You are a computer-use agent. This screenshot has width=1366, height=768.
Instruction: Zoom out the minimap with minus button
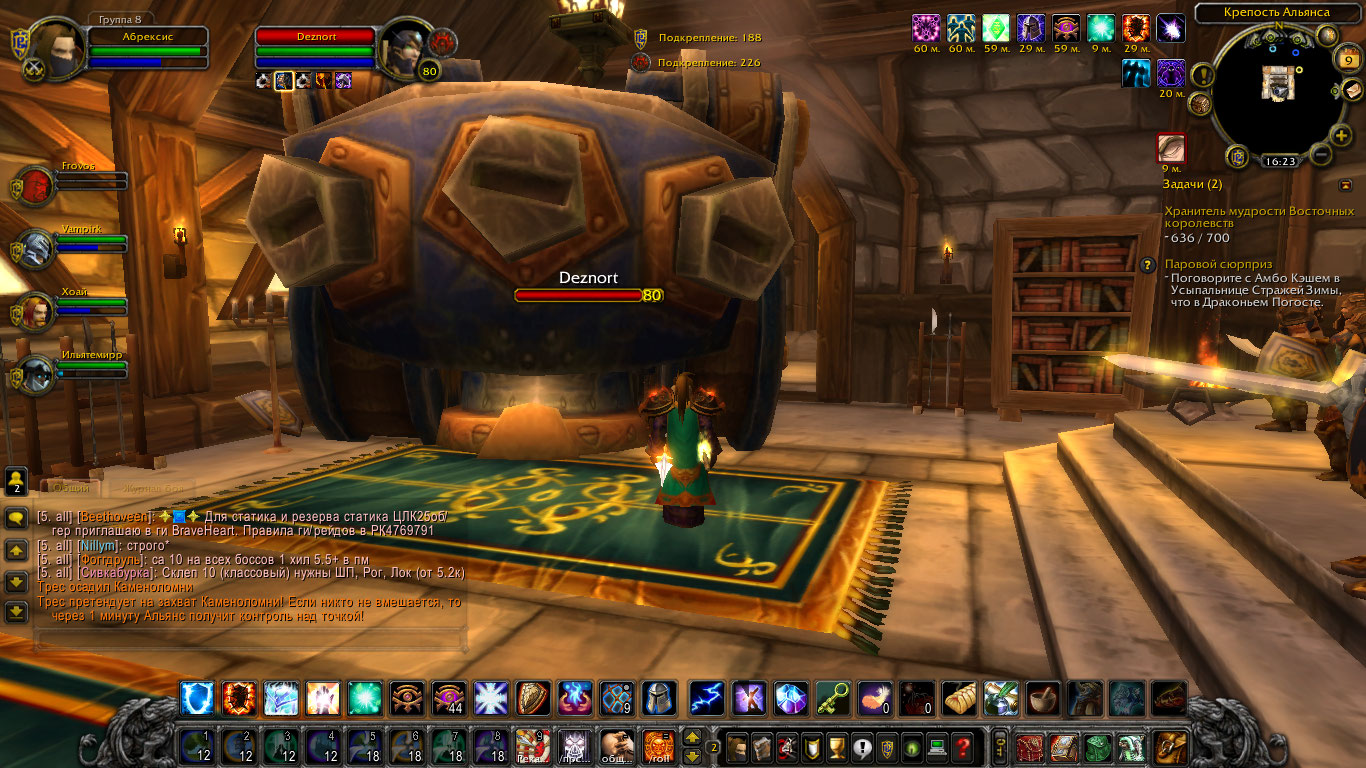[1320, 154]
